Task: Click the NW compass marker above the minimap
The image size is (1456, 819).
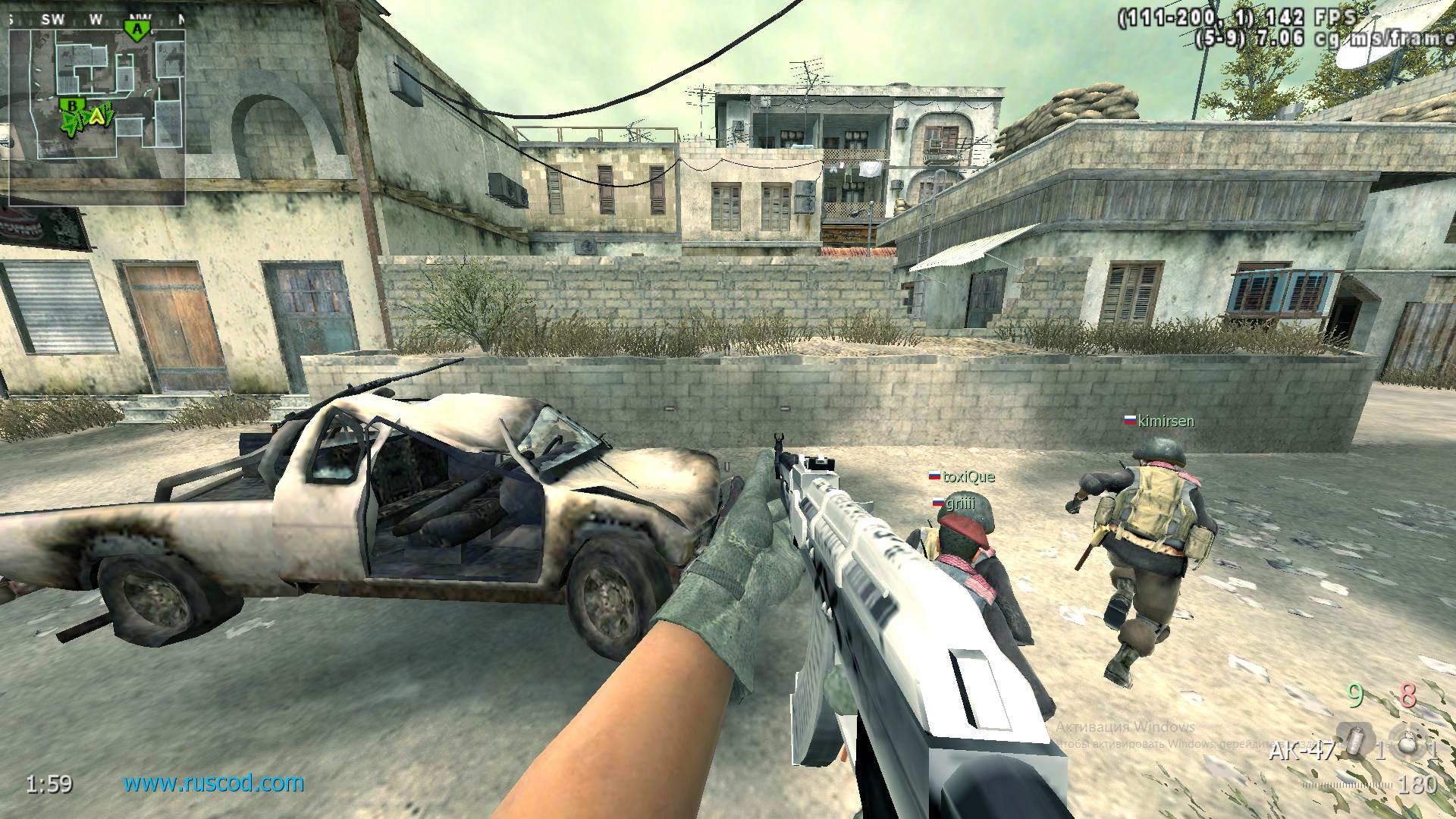Action: pyautogui.click(x=139, y=17)
